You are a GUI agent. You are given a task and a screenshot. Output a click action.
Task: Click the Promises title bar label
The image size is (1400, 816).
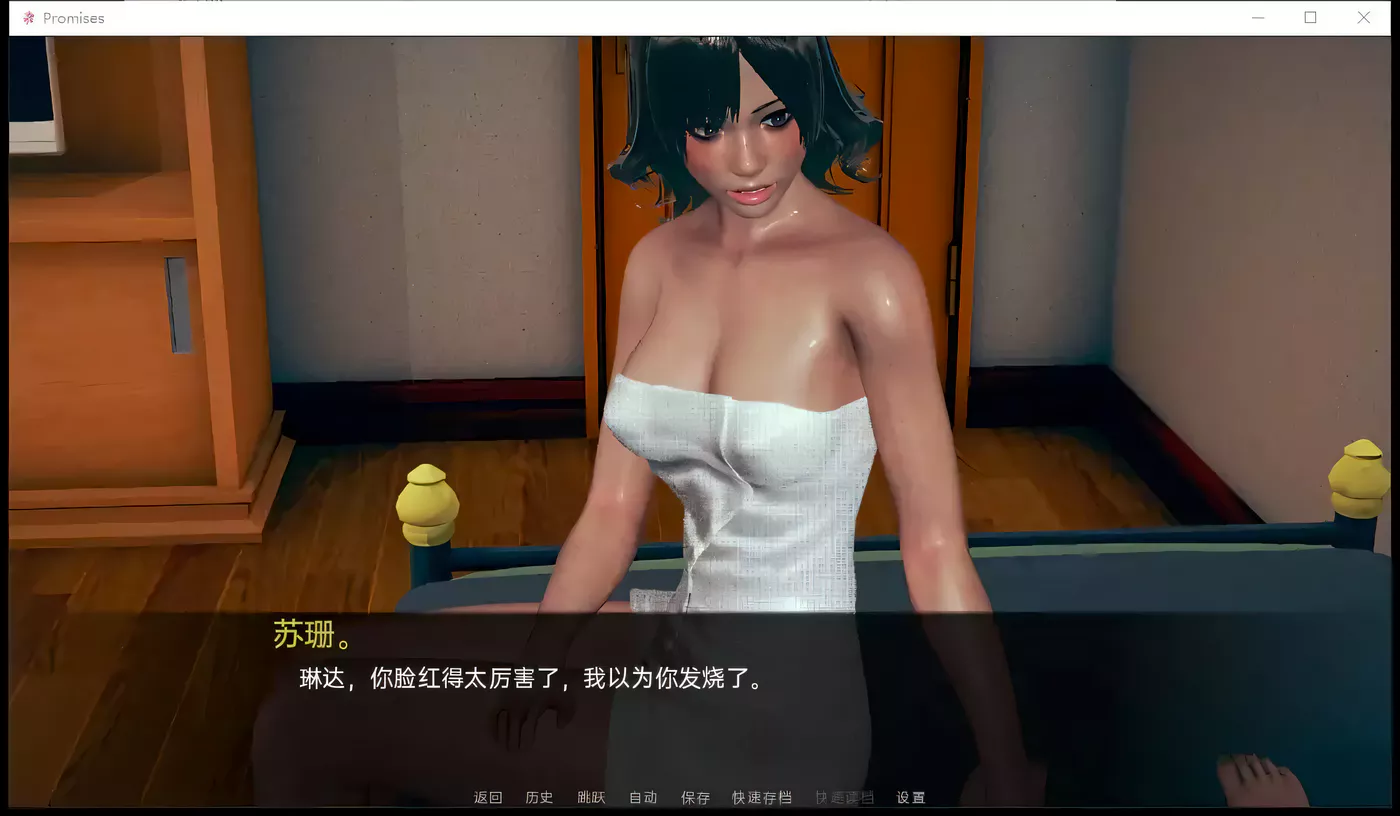(72, 17)
